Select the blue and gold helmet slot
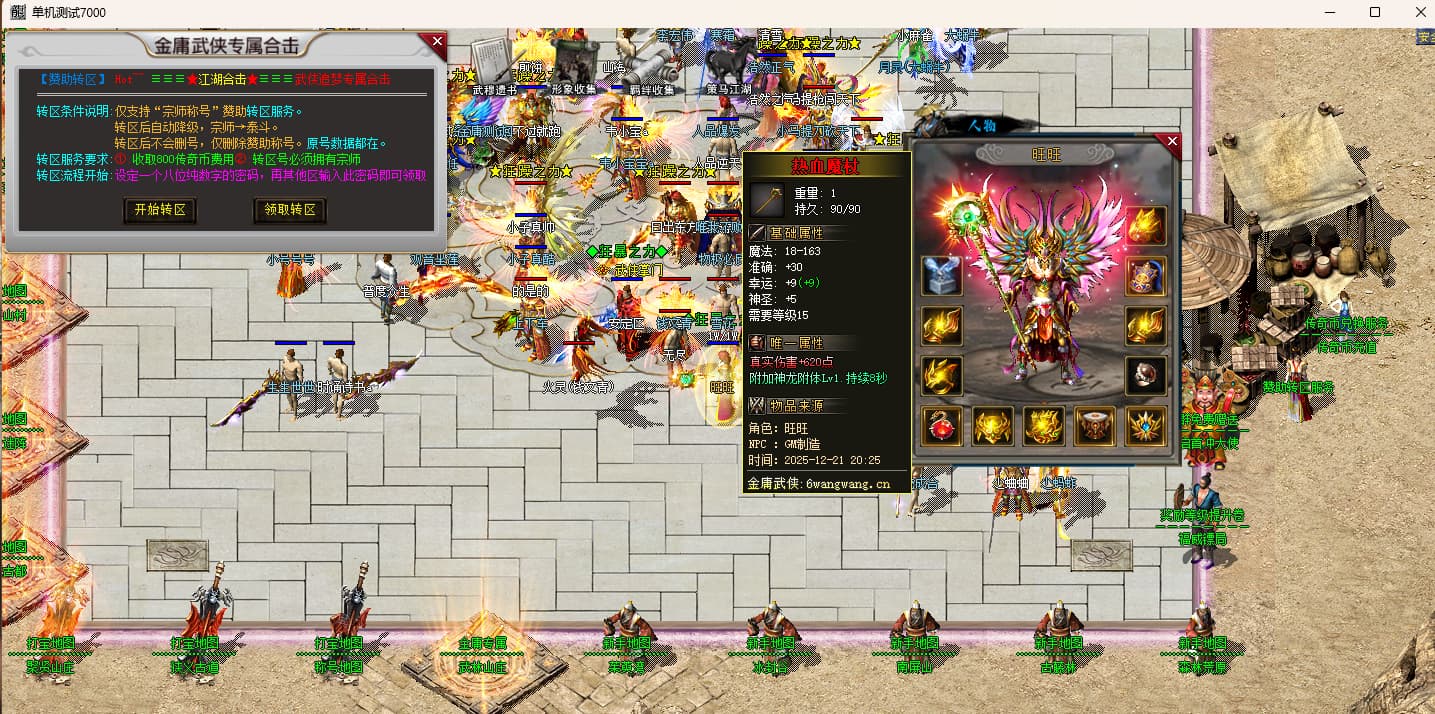 1145,276
